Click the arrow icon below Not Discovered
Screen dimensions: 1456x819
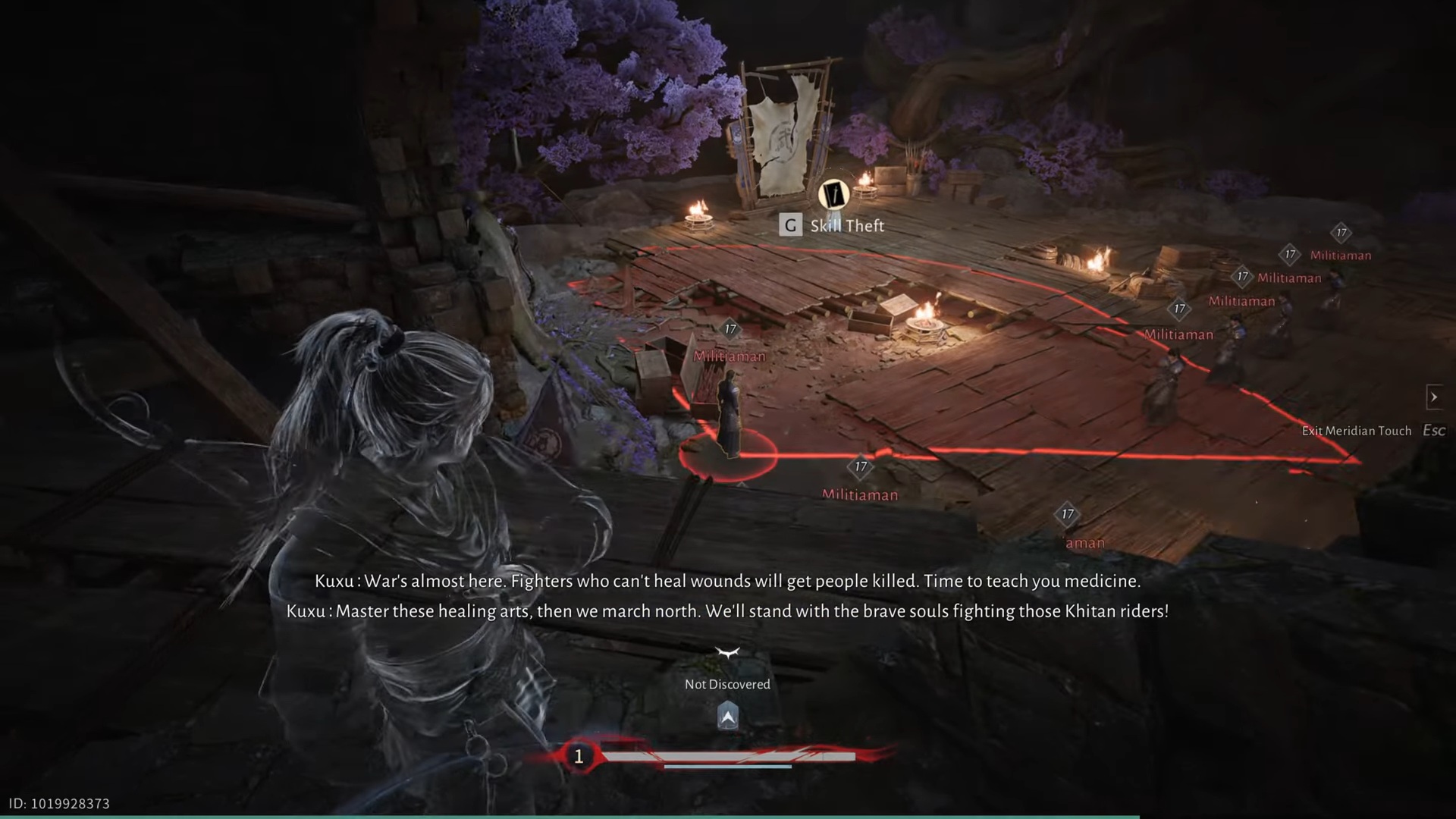(727, 715)
